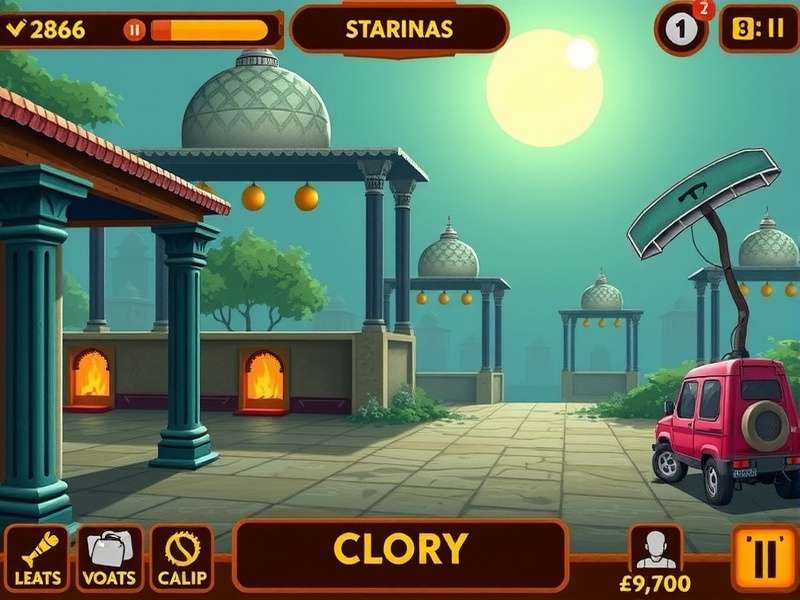Select the VOATS bag button

110,558
